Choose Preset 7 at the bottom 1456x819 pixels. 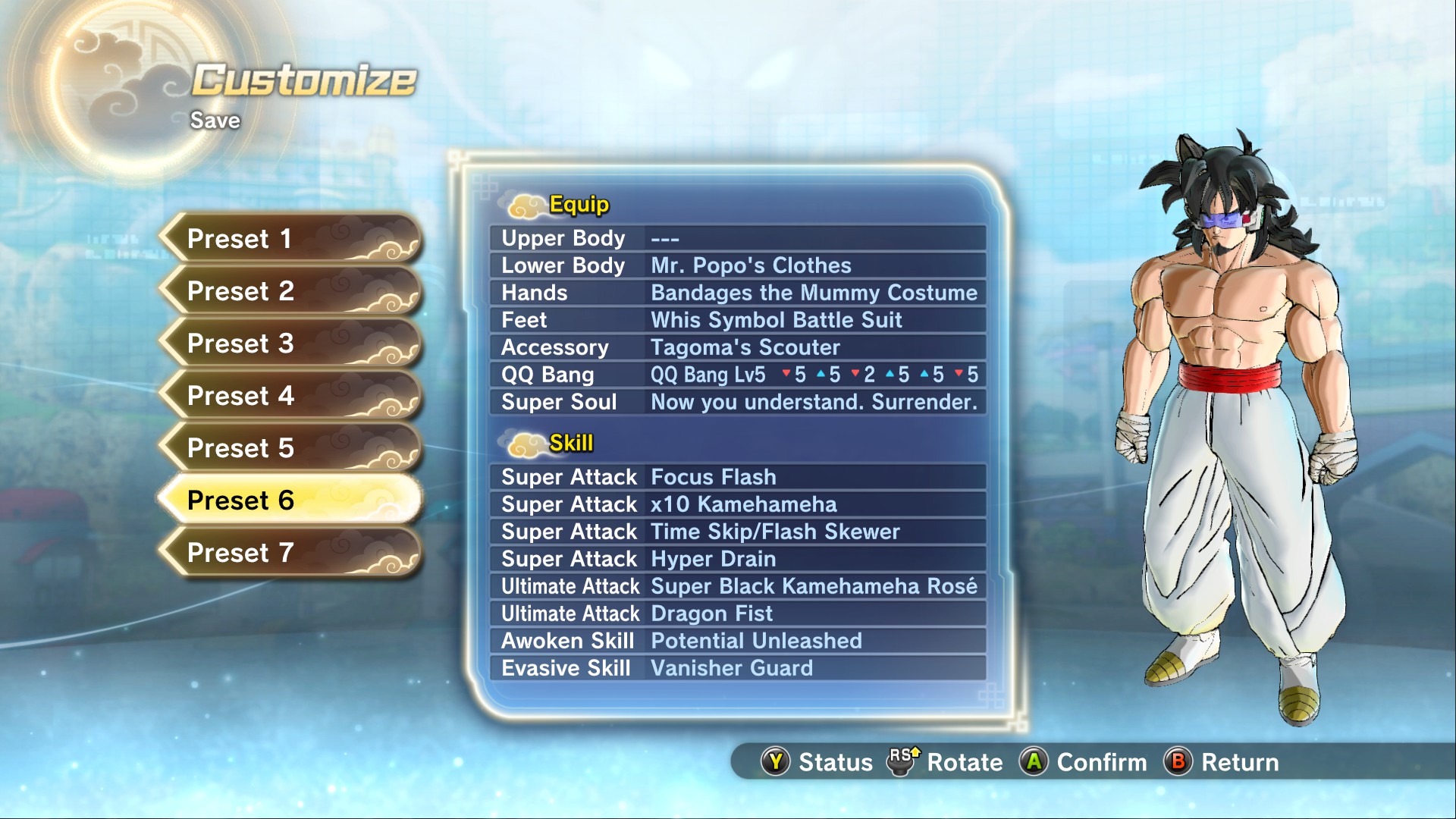[290, 553]
